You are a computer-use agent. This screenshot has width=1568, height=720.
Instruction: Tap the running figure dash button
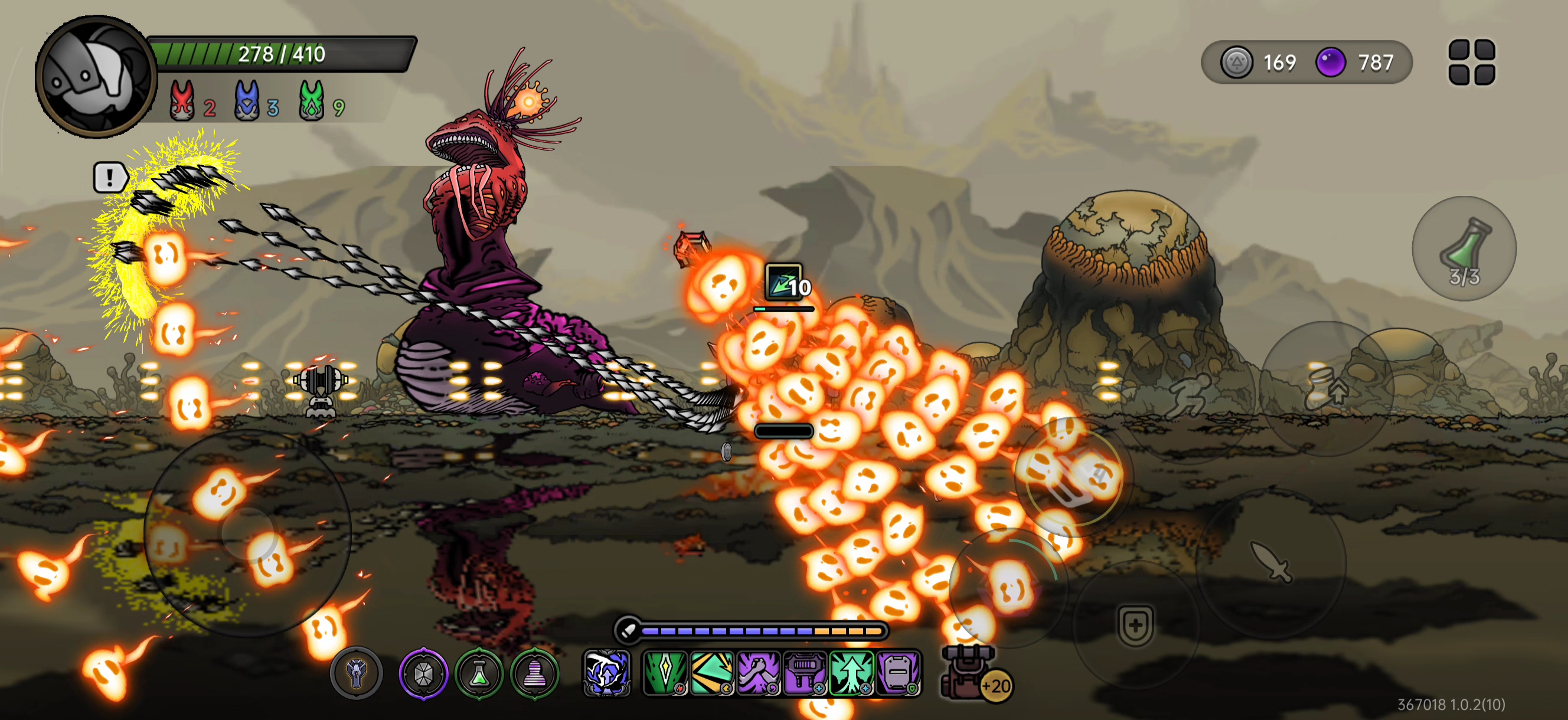point(1188,395)
